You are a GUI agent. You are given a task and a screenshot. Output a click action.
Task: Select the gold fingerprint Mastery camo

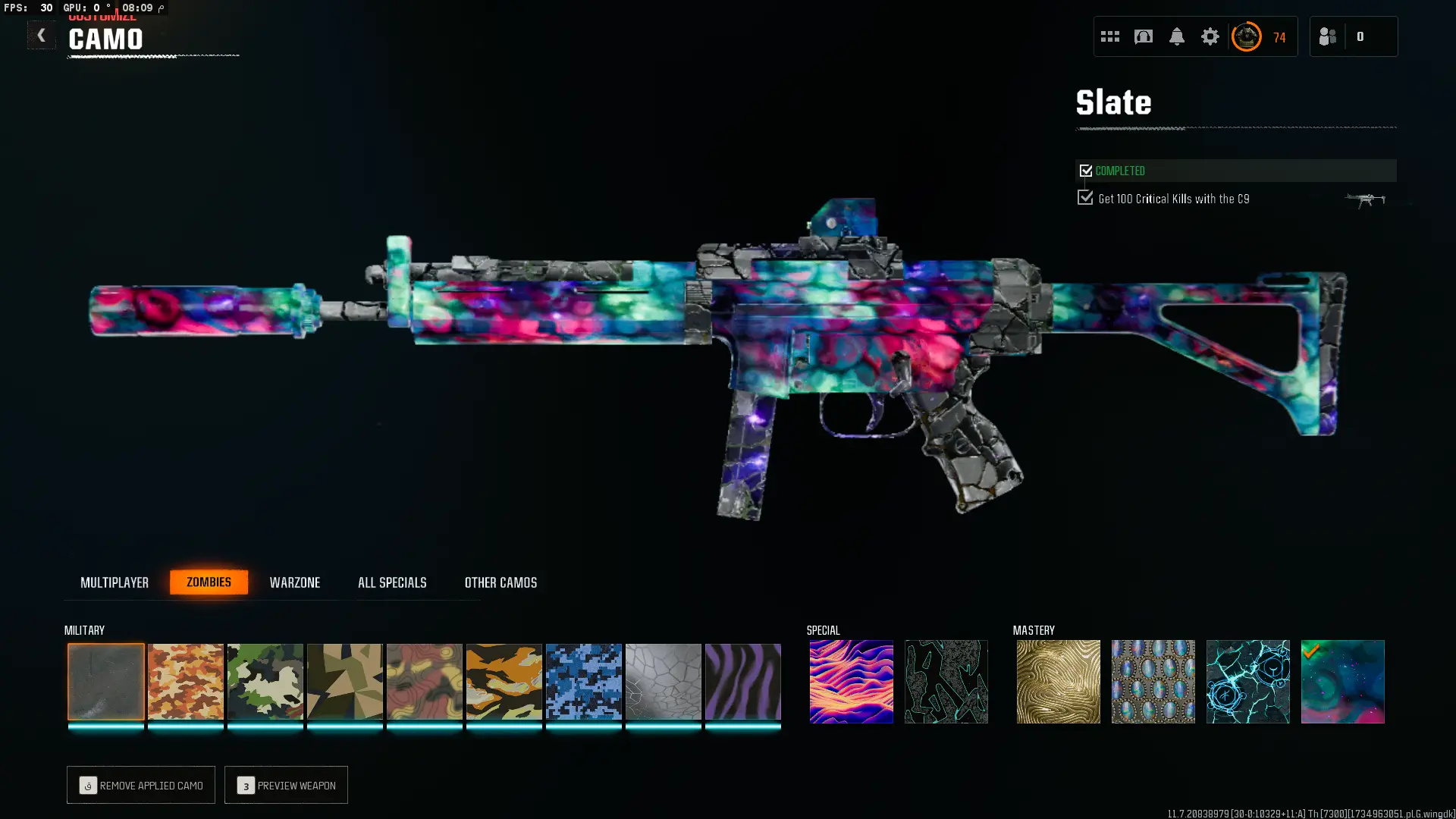pyautogui.click(x=1058, y=681)
